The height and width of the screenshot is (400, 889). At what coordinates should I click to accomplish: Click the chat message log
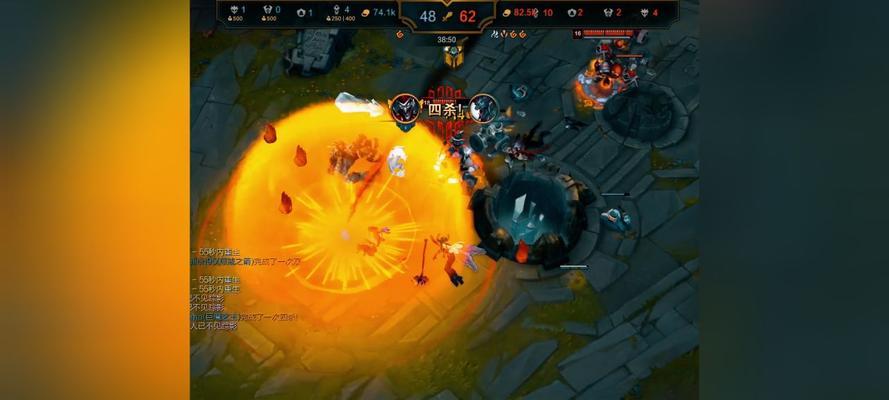[245, 287]
